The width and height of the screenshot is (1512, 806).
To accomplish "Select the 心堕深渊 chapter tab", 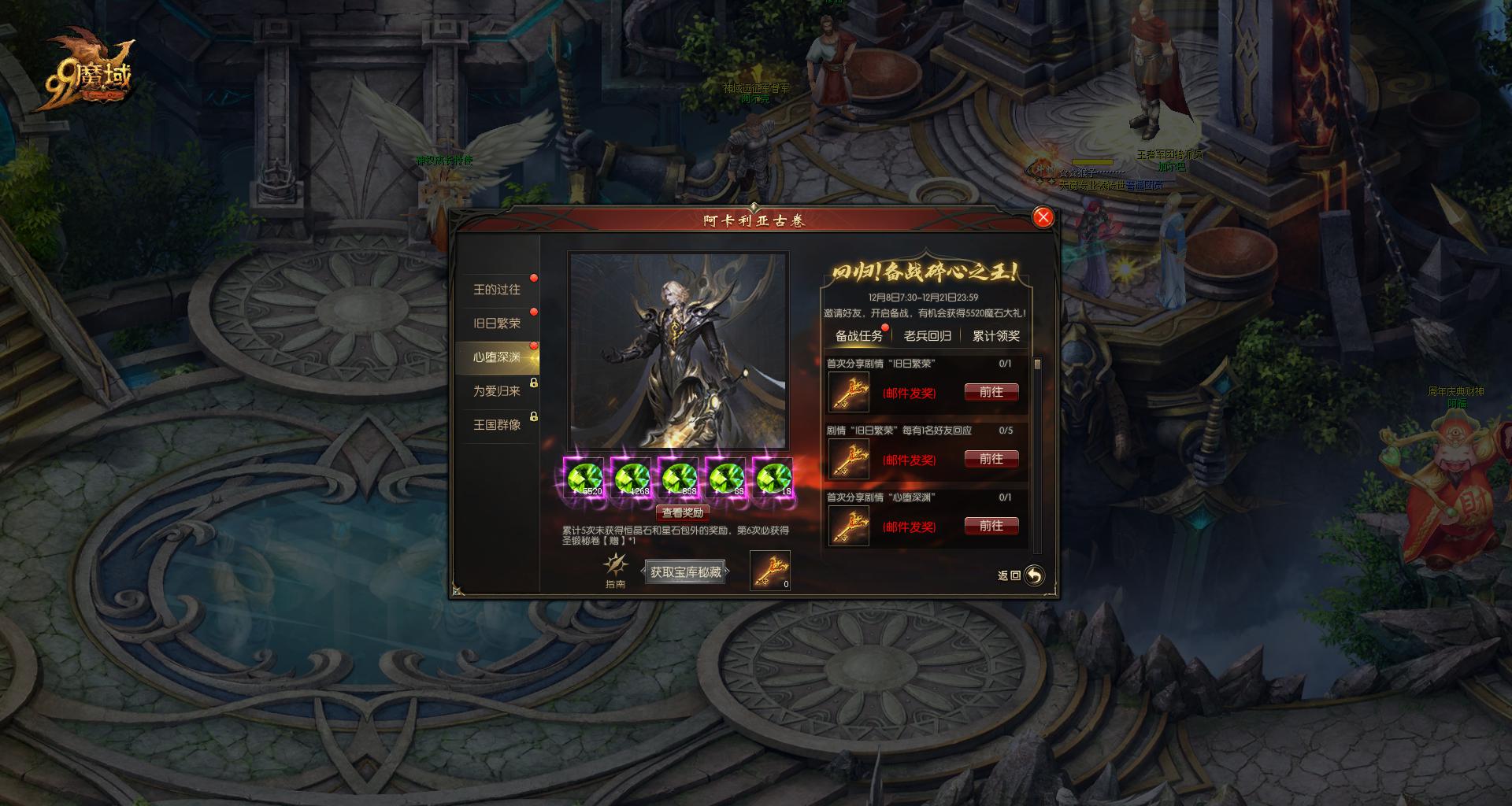I will click(497, 357).
